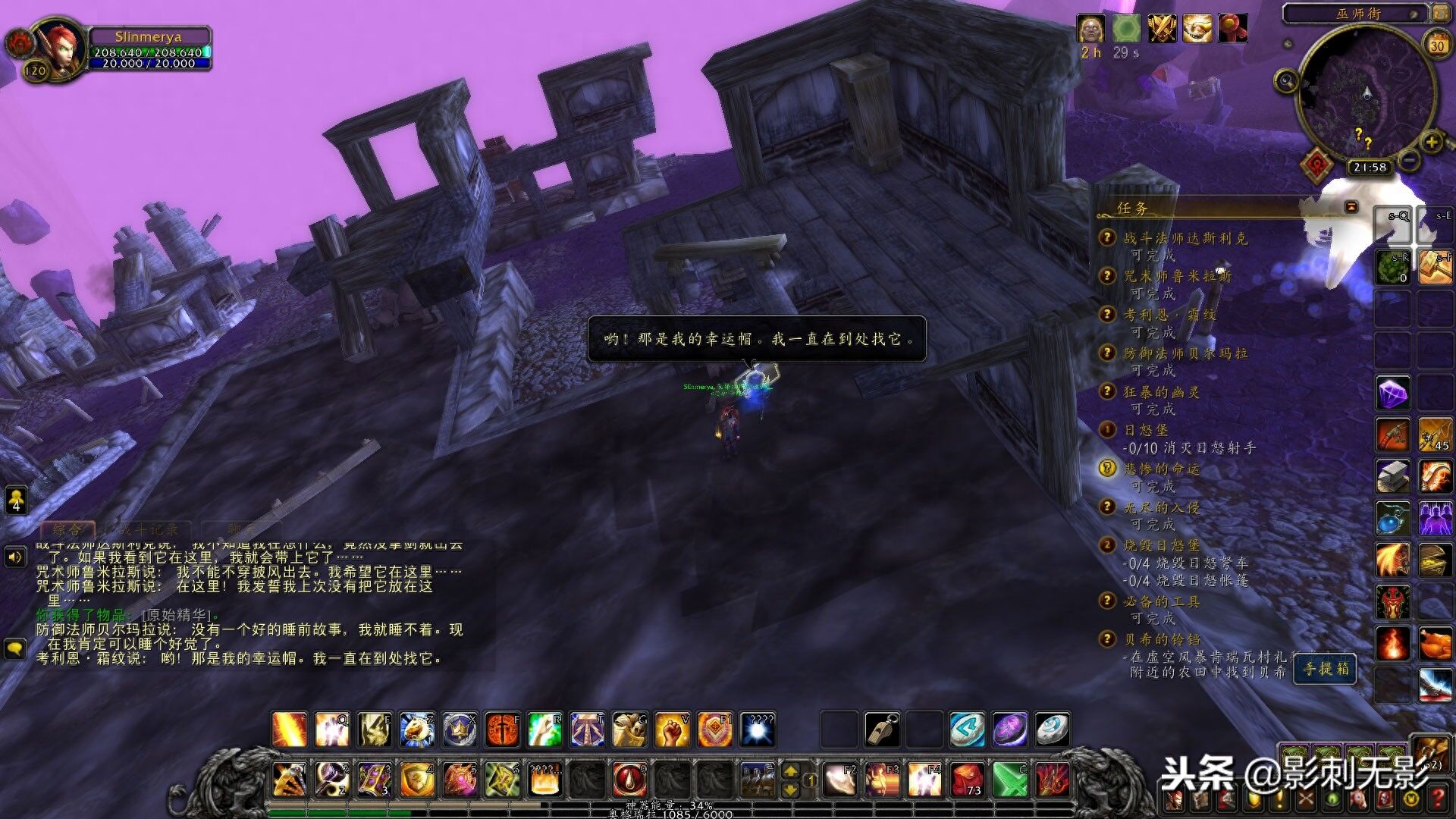Use the whistle item on the action bar
Screen dimensions: 1456x819
(x=882, y=730)
